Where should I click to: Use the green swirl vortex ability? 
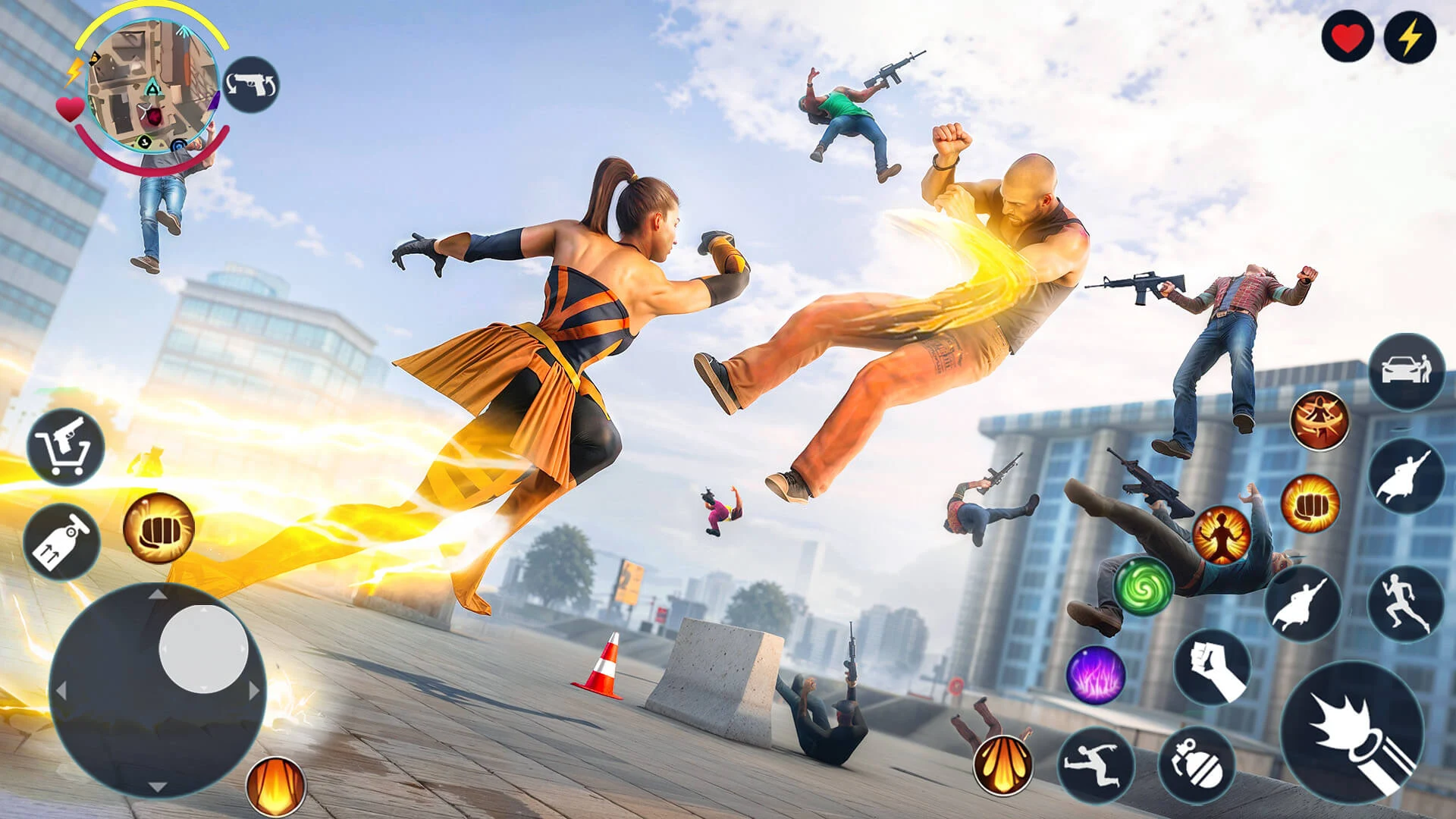pos(1143,585)
